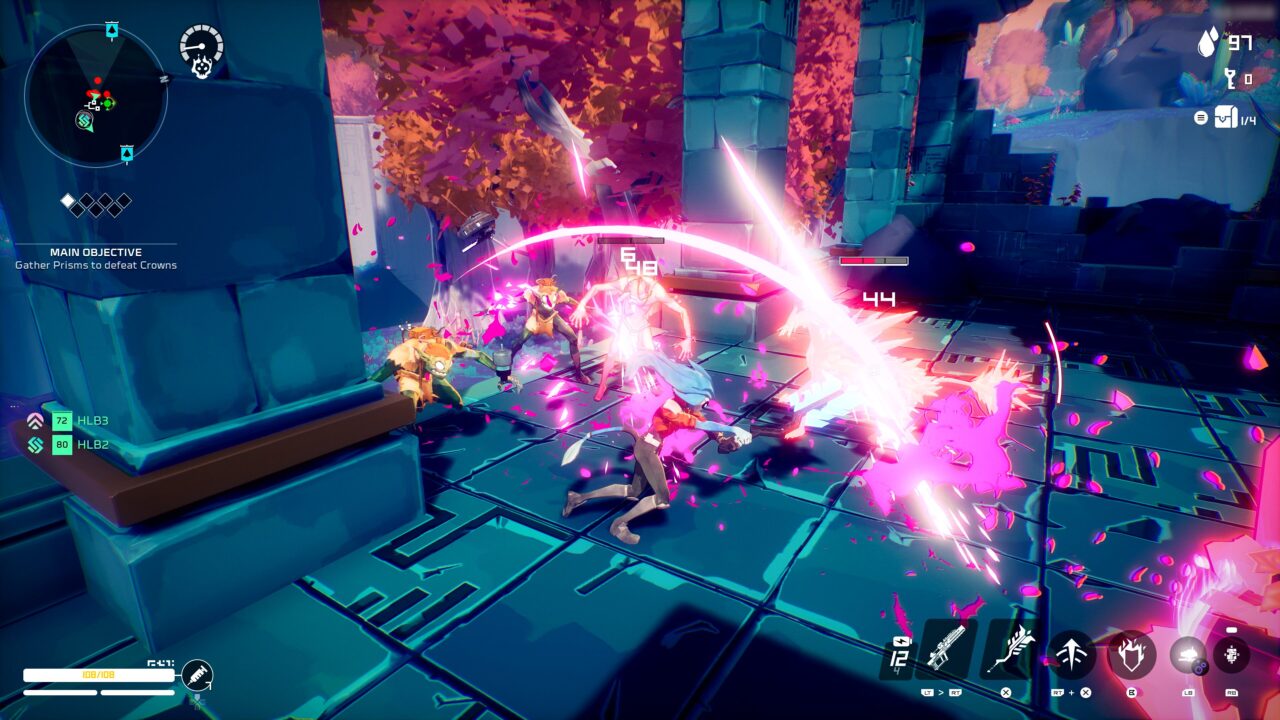The image size is (1280, 720).
Task: Toggle the green player marker on the minimap
Action: (x=107, y=104)
